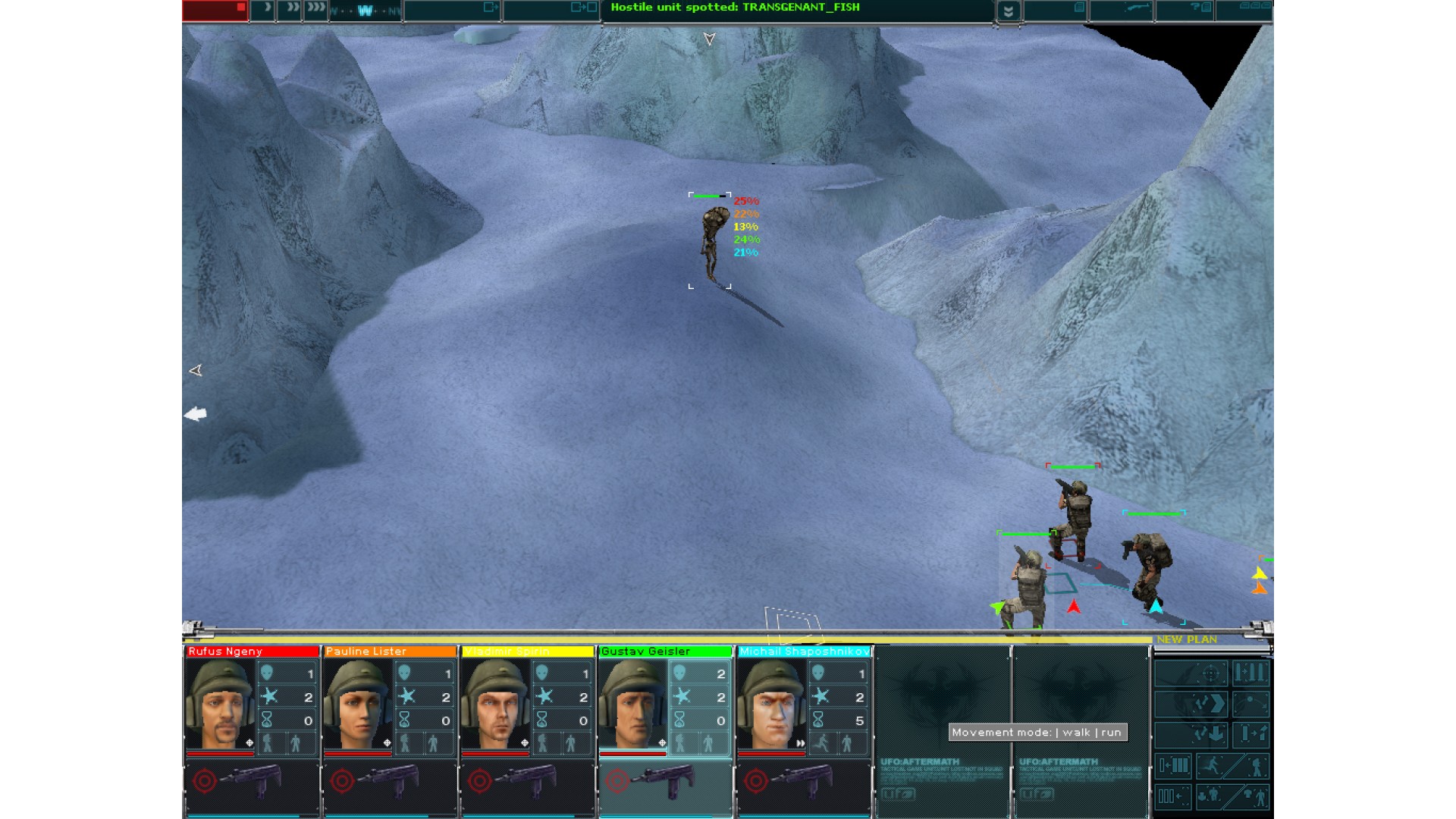Expand the message log double-chevron button
The image size is (1456, 819).
[x=1008, y=11]
